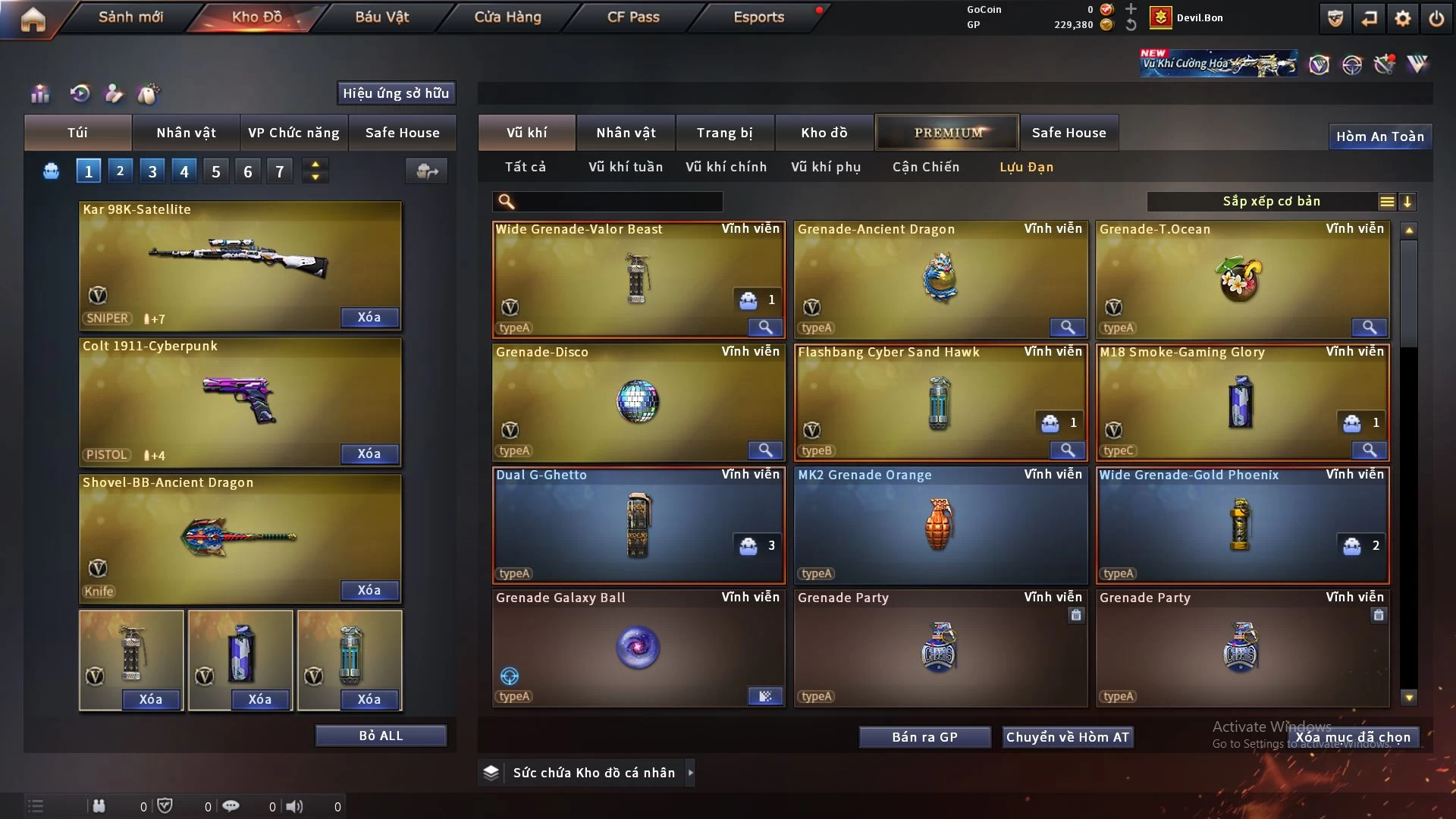
Task: Click the Bỏ ALL button
Action: (x=381, y=736)
